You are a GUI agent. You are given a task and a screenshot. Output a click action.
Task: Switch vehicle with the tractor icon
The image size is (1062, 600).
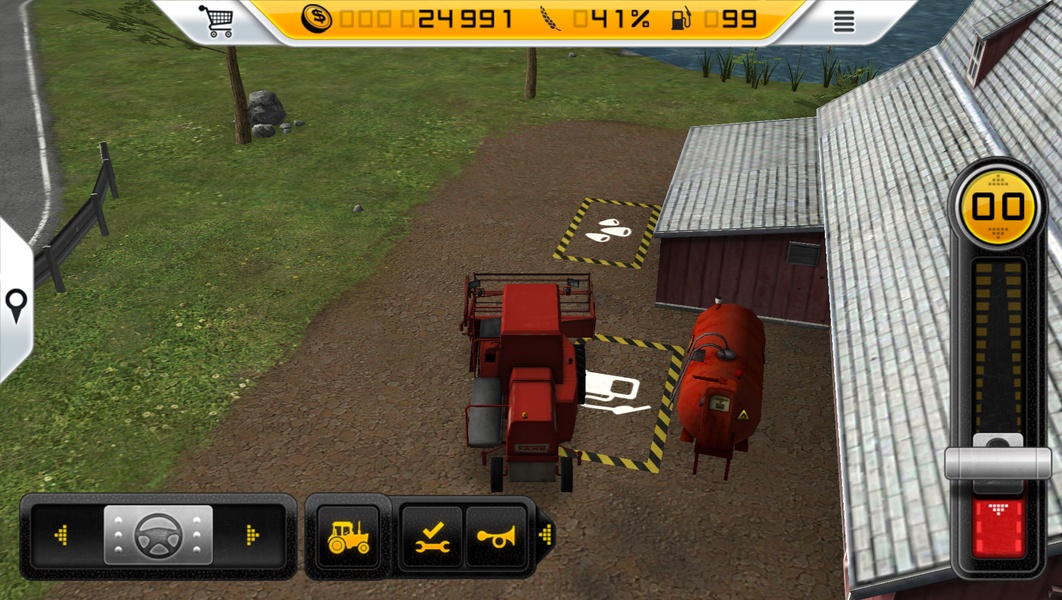tap(348, 537)
